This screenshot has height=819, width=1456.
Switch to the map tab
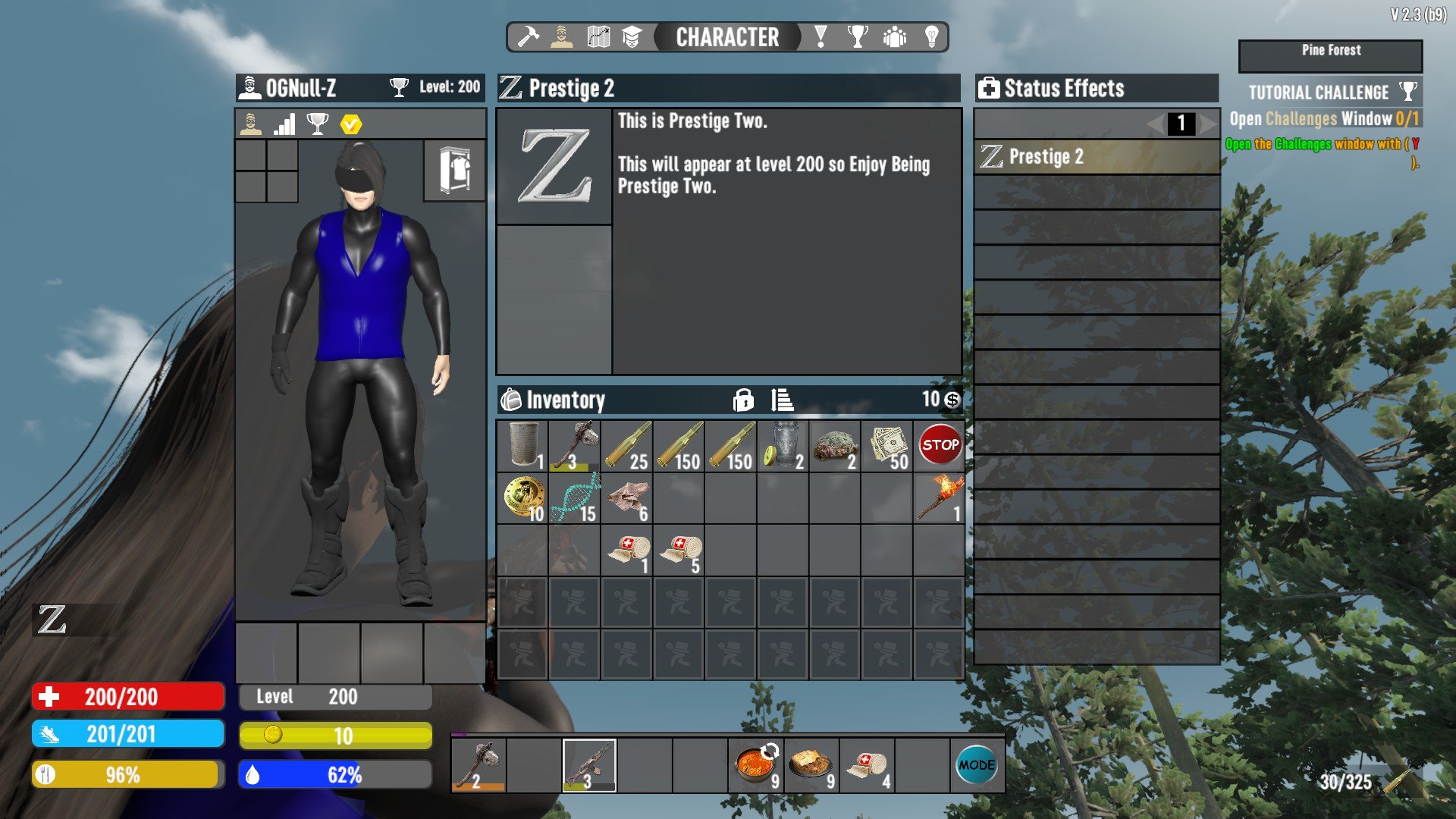click(x=598, y=36)
